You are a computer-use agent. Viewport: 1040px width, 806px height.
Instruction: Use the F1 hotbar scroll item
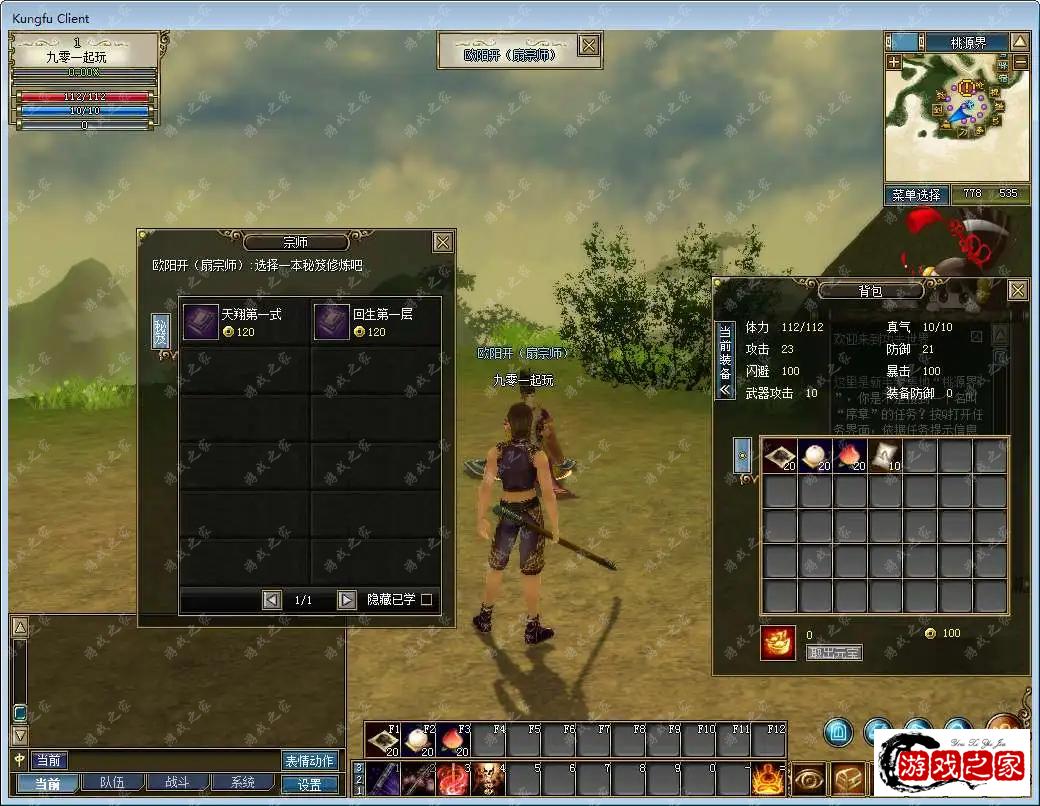click(x=384, y=741)
